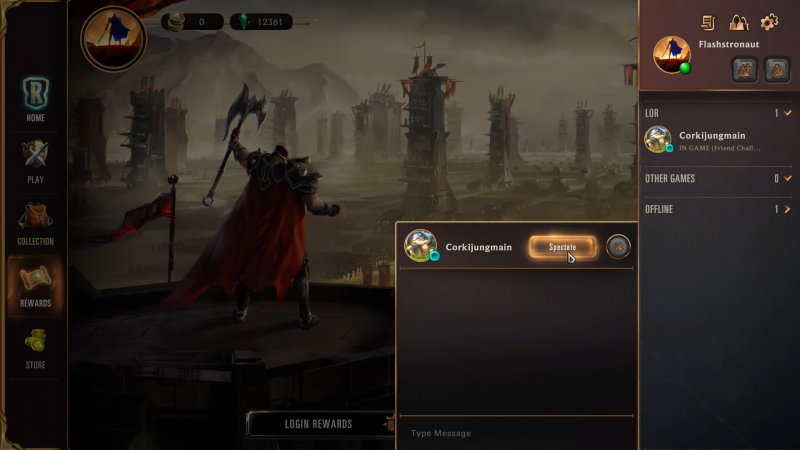This screenshot has width=800, height=450.
Task: Click the Spectate button for Corkijungmain
Action: tap(563, 247)
